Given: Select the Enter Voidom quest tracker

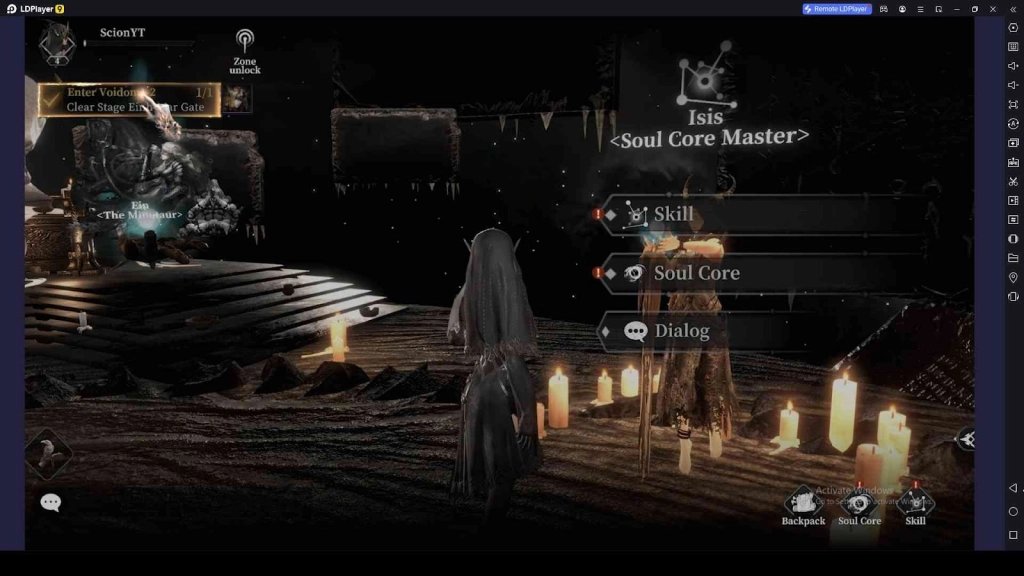Looking at the screenshot, I should [130, 99].
